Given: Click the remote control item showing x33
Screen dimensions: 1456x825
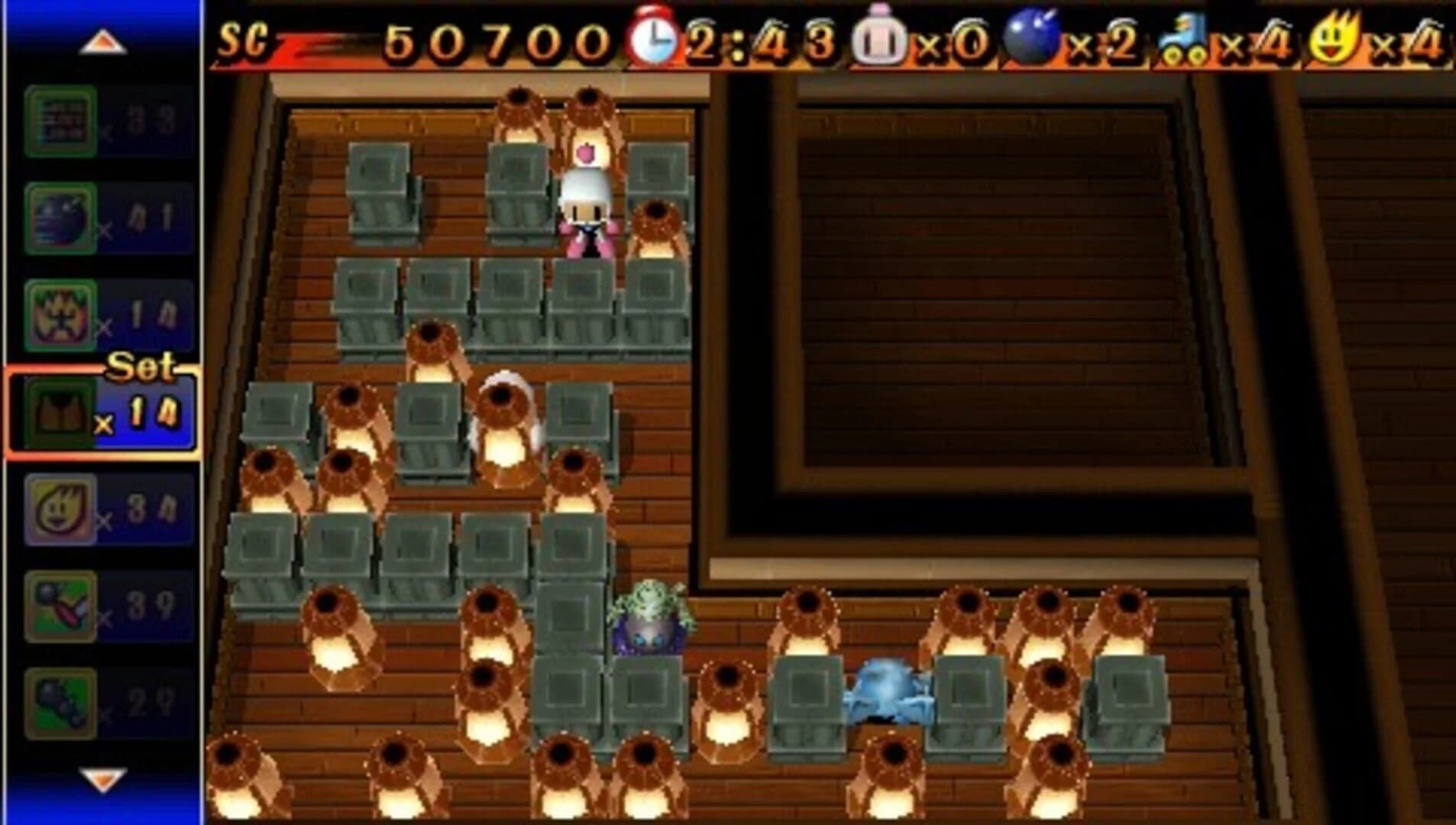Looking at the screenshot, I should (61, 122).
